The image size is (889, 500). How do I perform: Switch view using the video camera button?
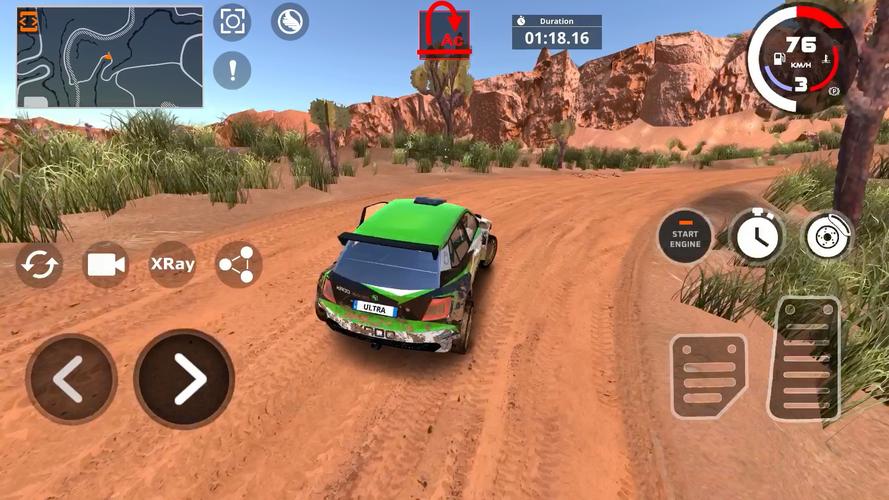(106, 265)
